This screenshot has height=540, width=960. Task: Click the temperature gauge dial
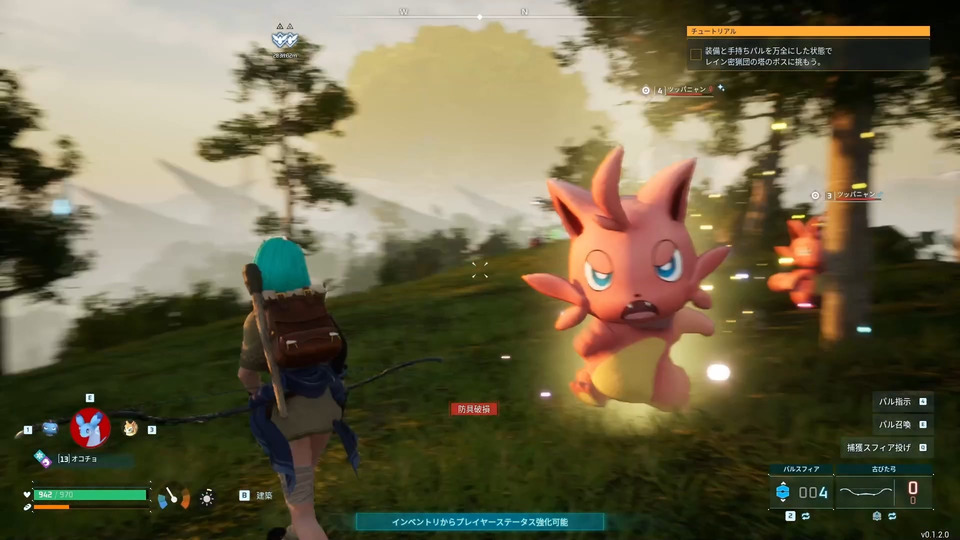(173, 496)
